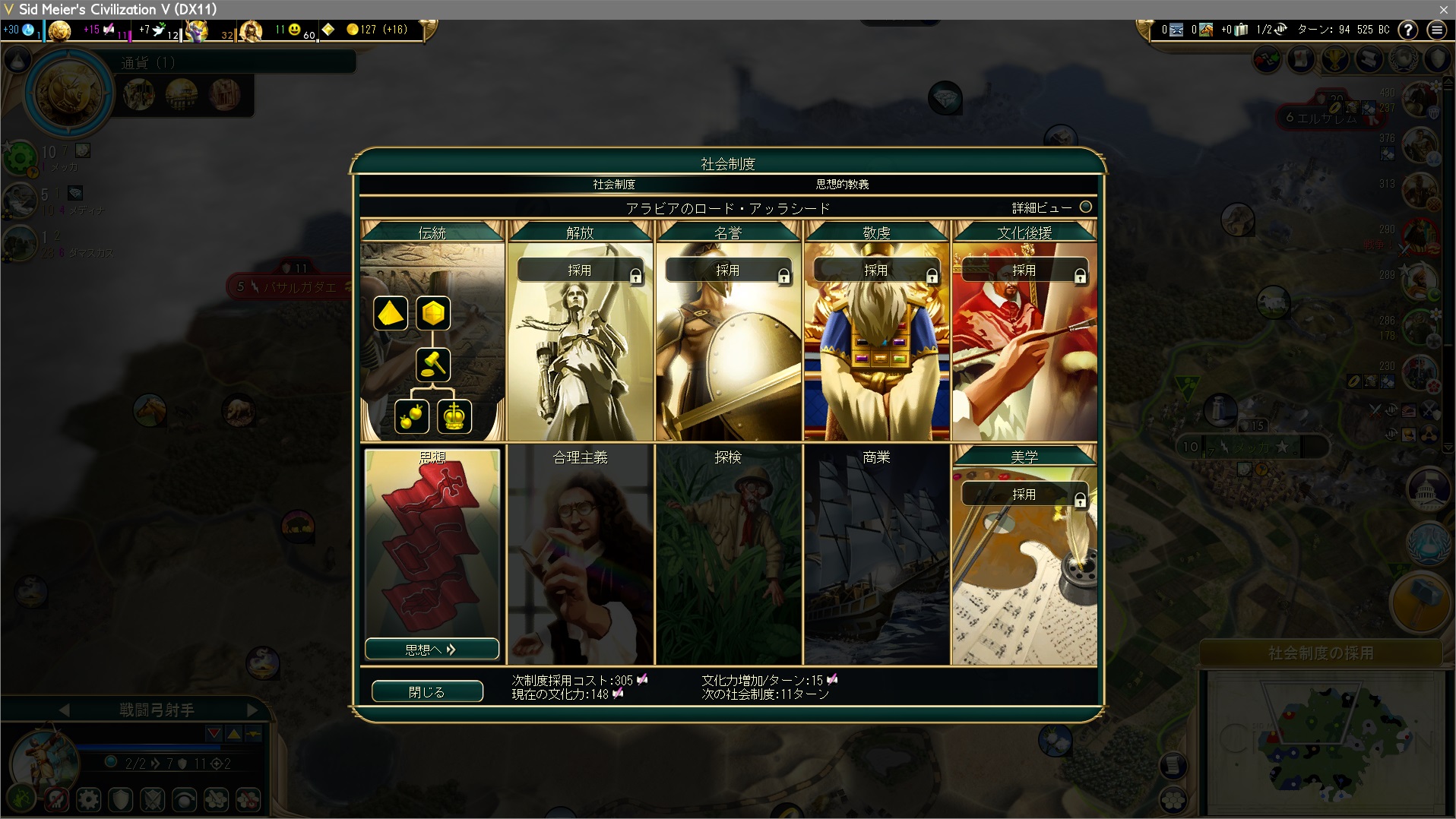
Task: Adopt the 美学 (Aesthetics) policy tree
Action: pyautogui.click(x=1024, y=495)
